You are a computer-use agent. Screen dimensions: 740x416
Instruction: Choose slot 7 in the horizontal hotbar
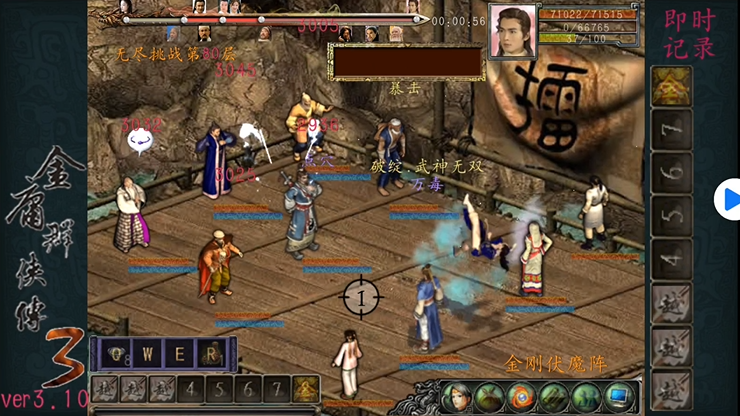277,389
